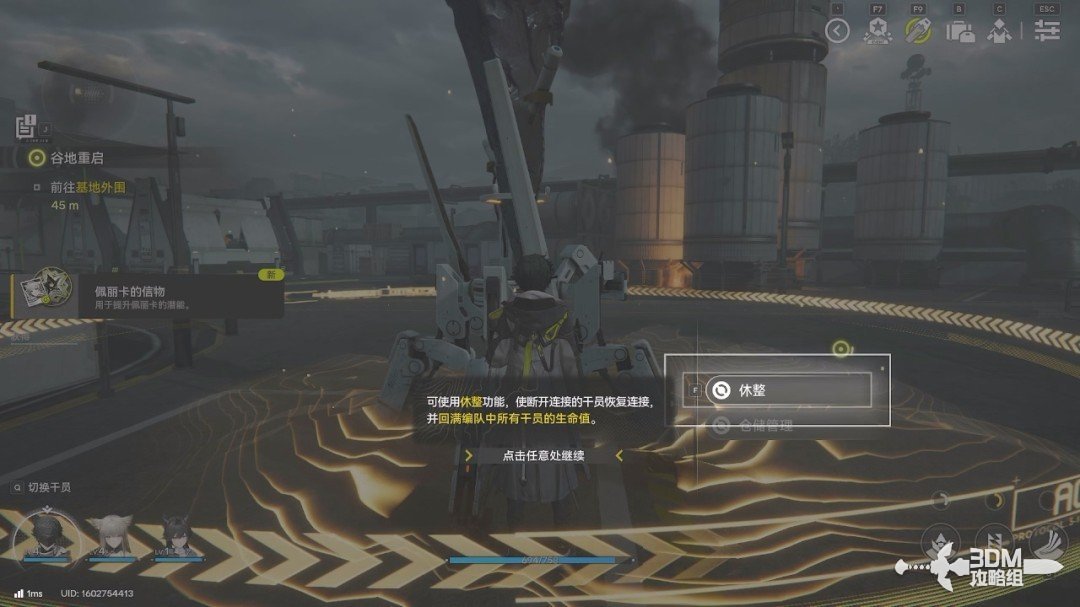1080x607 pixels.
Task: Open the star hexagon event icon
Action: tap(878, 30)
